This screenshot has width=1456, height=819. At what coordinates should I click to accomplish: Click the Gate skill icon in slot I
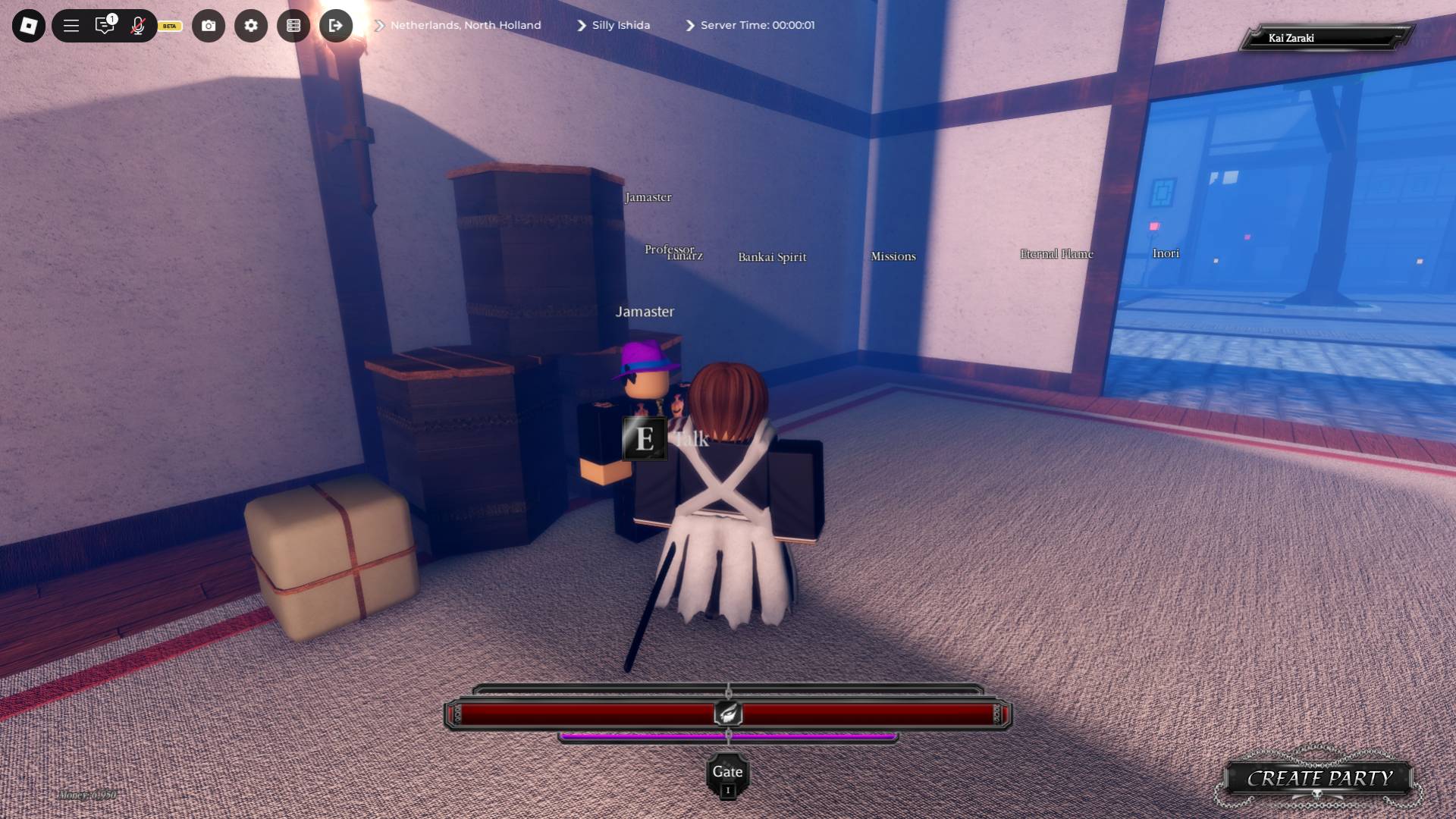coord(727,772)
